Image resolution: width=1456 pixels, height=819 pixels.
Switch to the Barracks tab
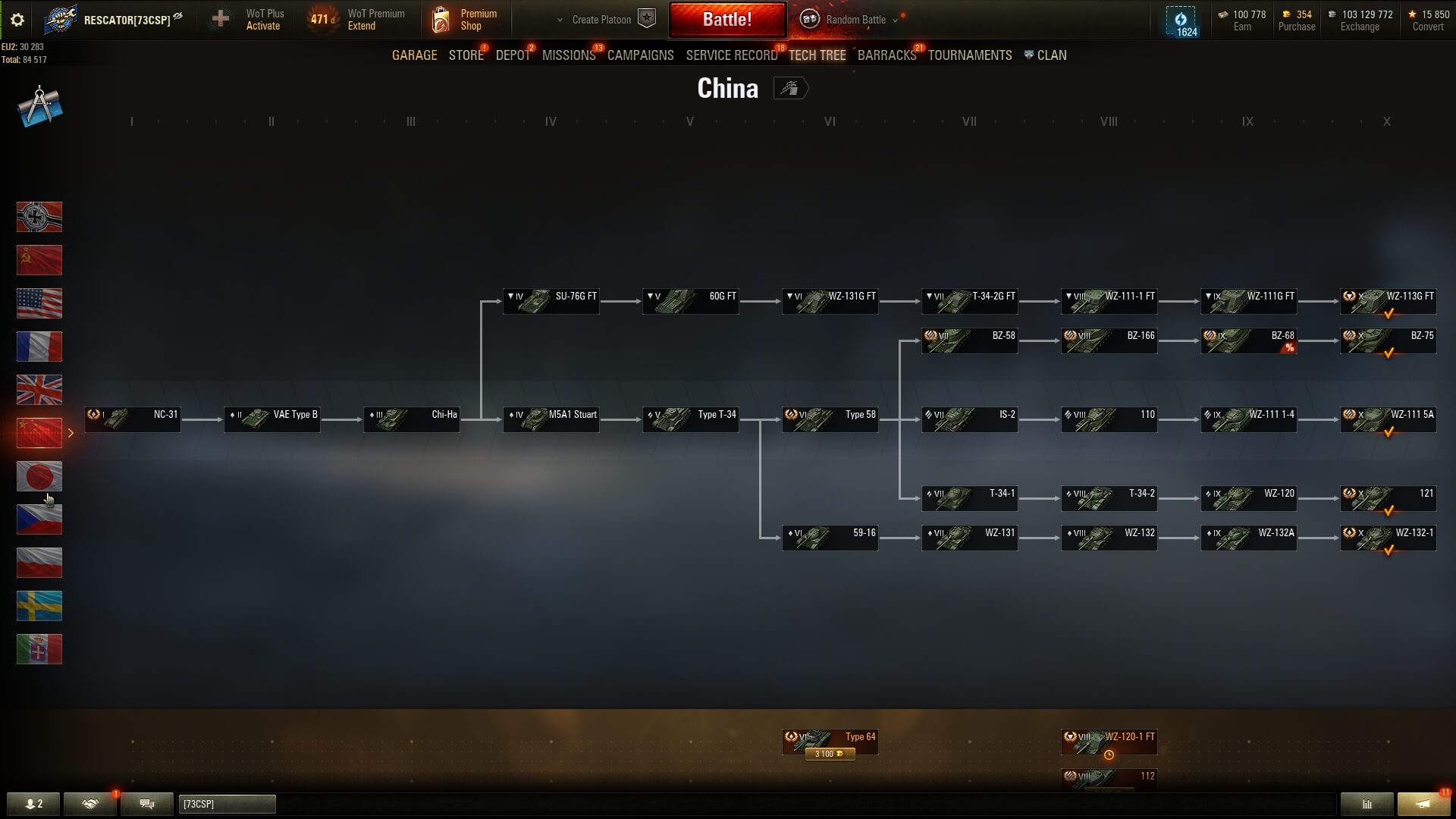click(x=886, y=55)
